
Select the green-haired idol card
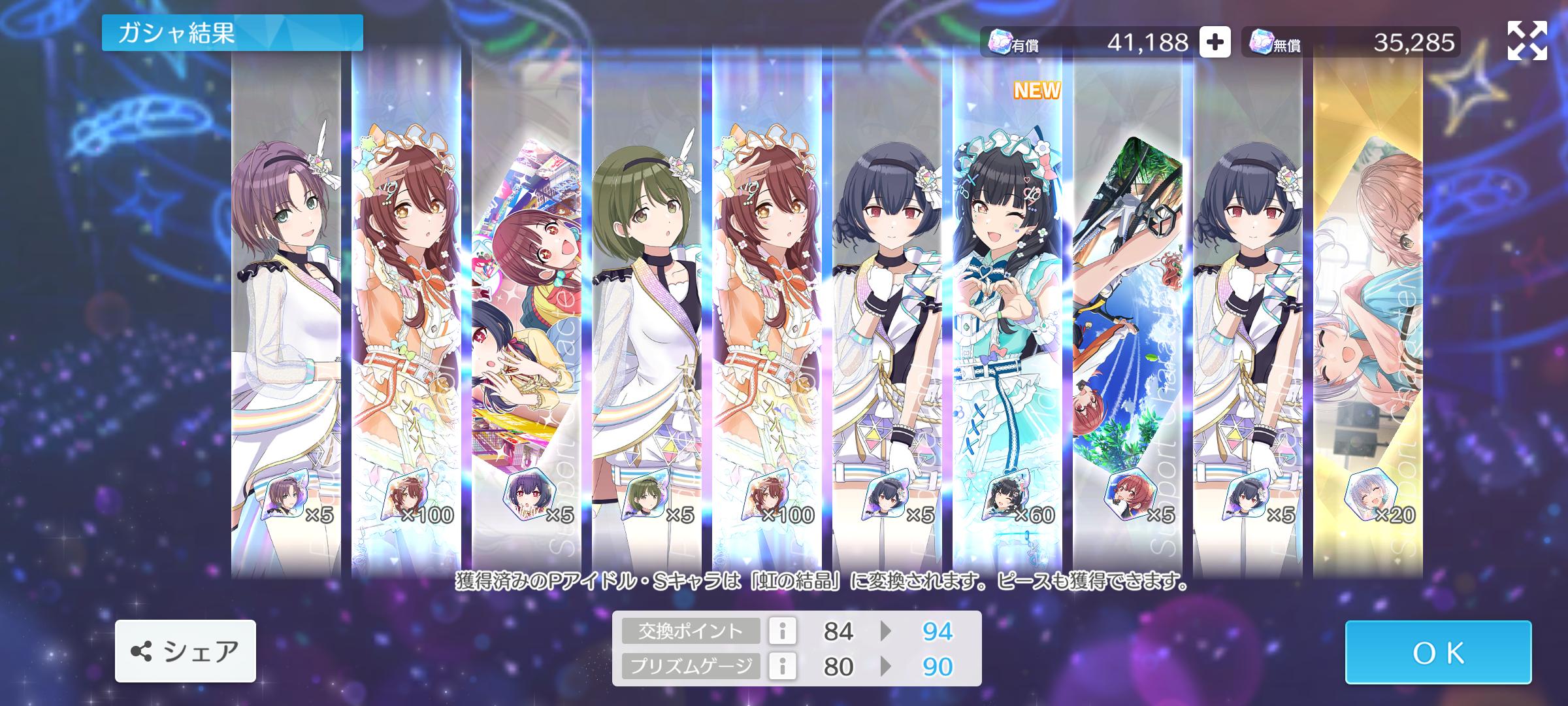click(x=647, y=314)
